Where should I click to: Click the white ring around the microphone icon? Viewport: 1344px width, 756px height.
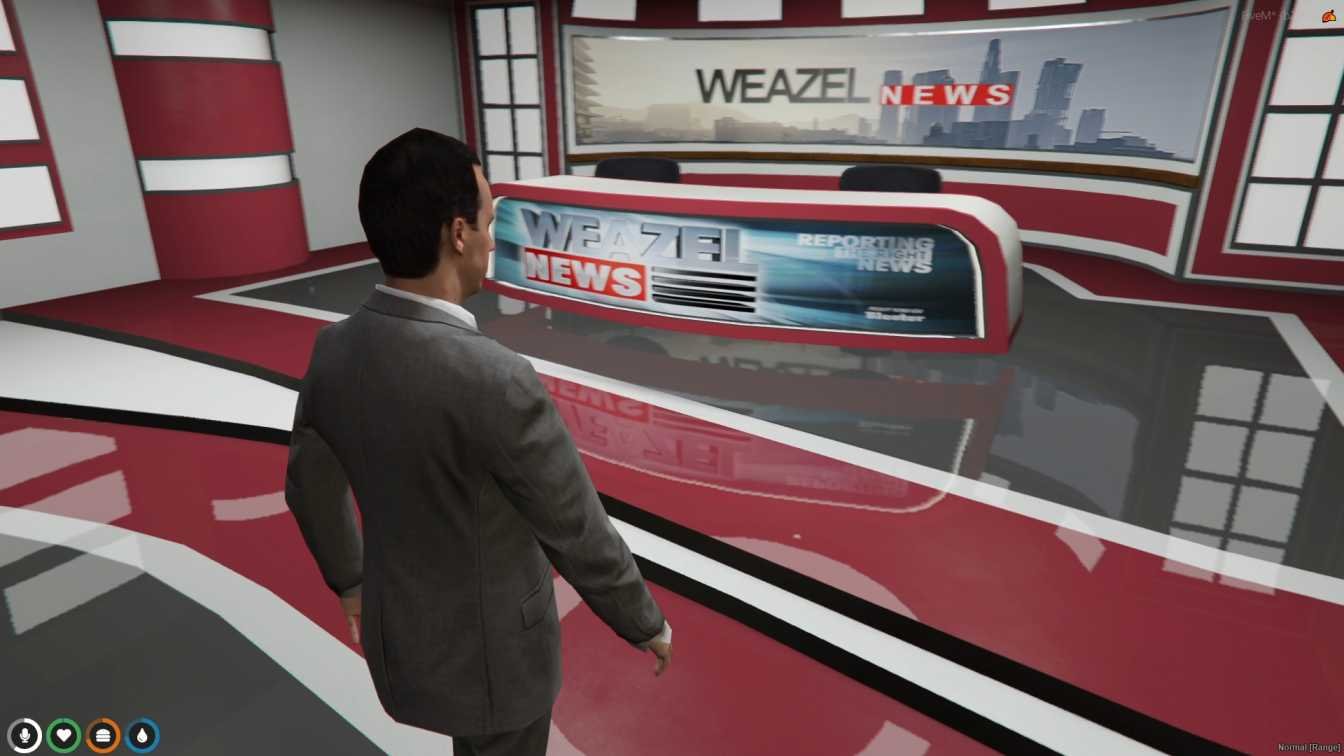click(25, 722)
